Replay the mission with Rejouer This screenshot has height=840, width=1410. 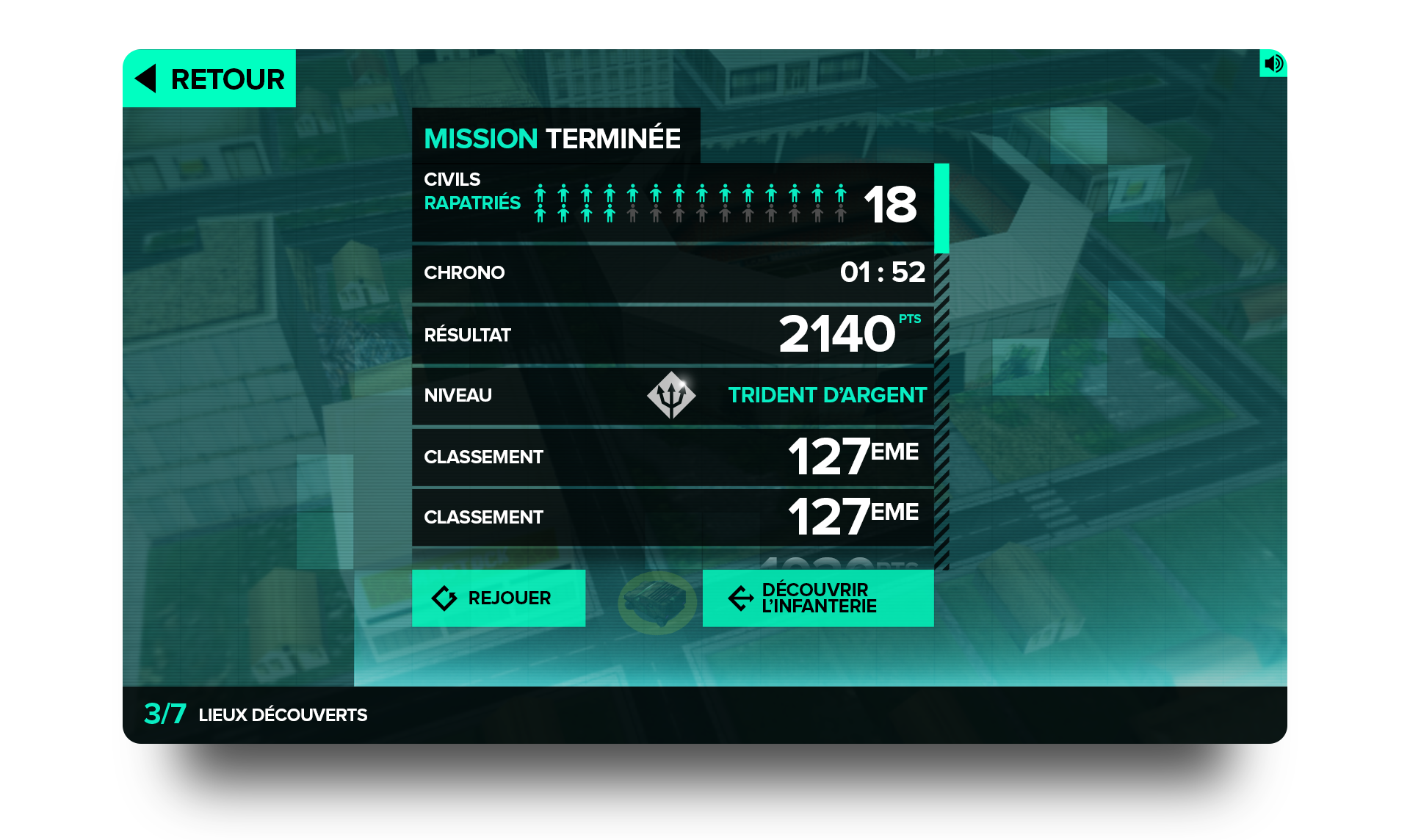(x=499, y=598)
